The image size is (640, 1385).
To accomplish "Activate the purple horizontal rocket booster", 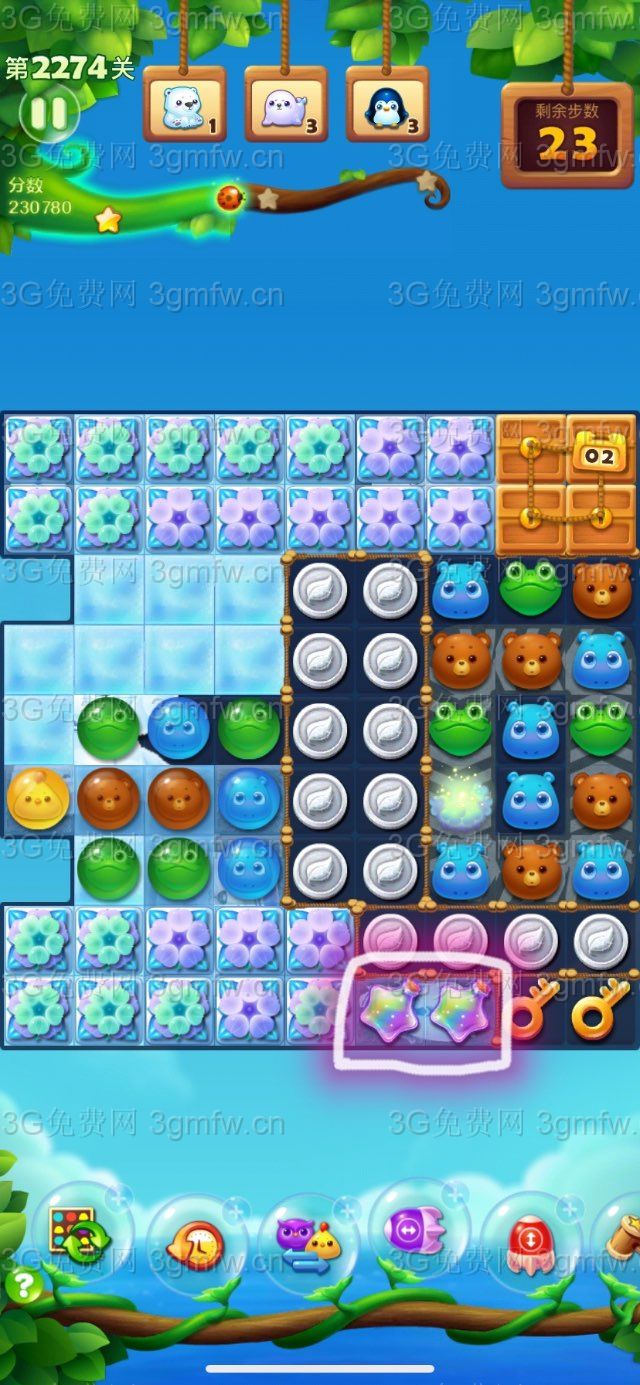I will 419,1229.
